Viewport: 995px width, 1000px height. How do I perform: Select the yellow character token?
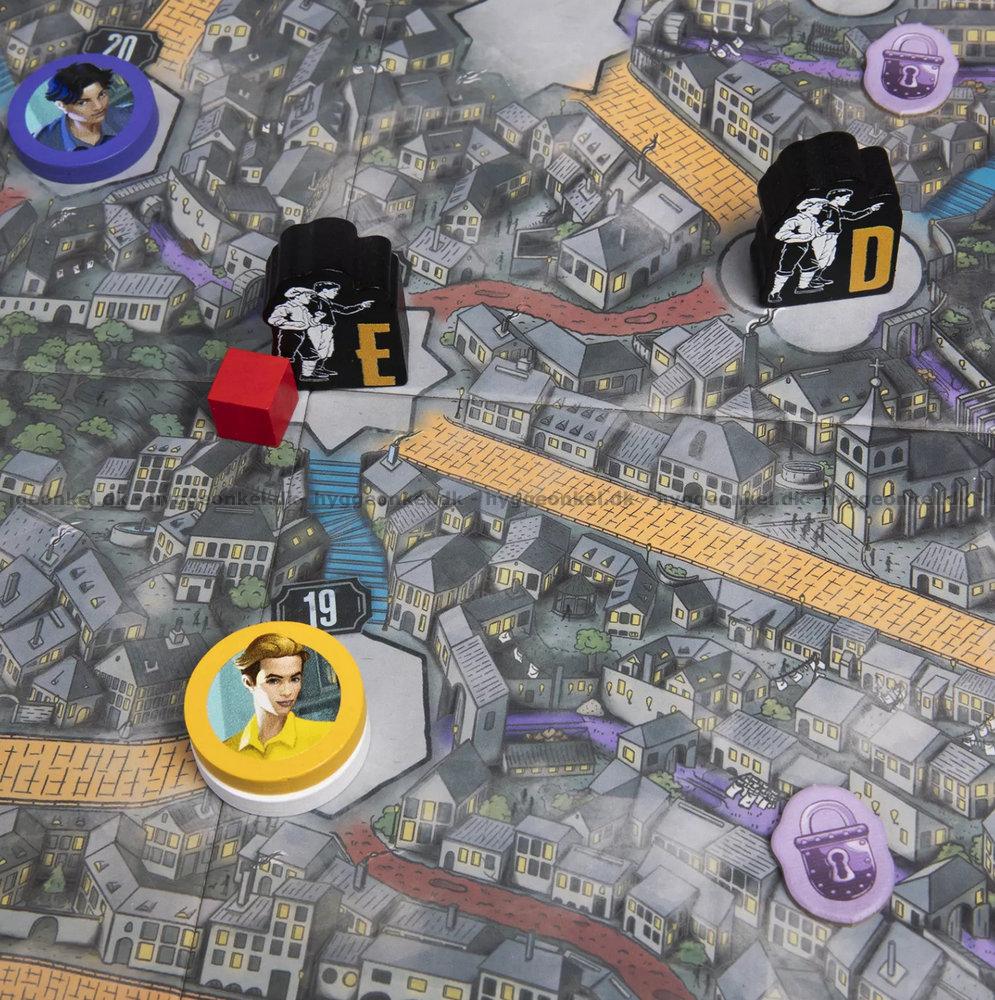tap(275, 708)
